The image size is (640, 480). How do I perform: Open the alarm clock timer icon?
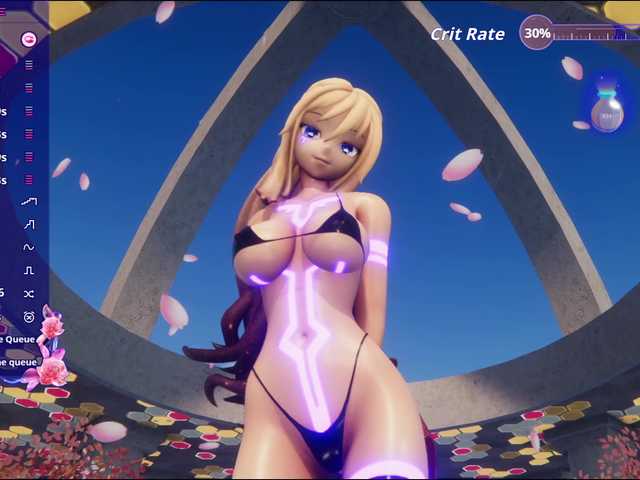(29, 317)
